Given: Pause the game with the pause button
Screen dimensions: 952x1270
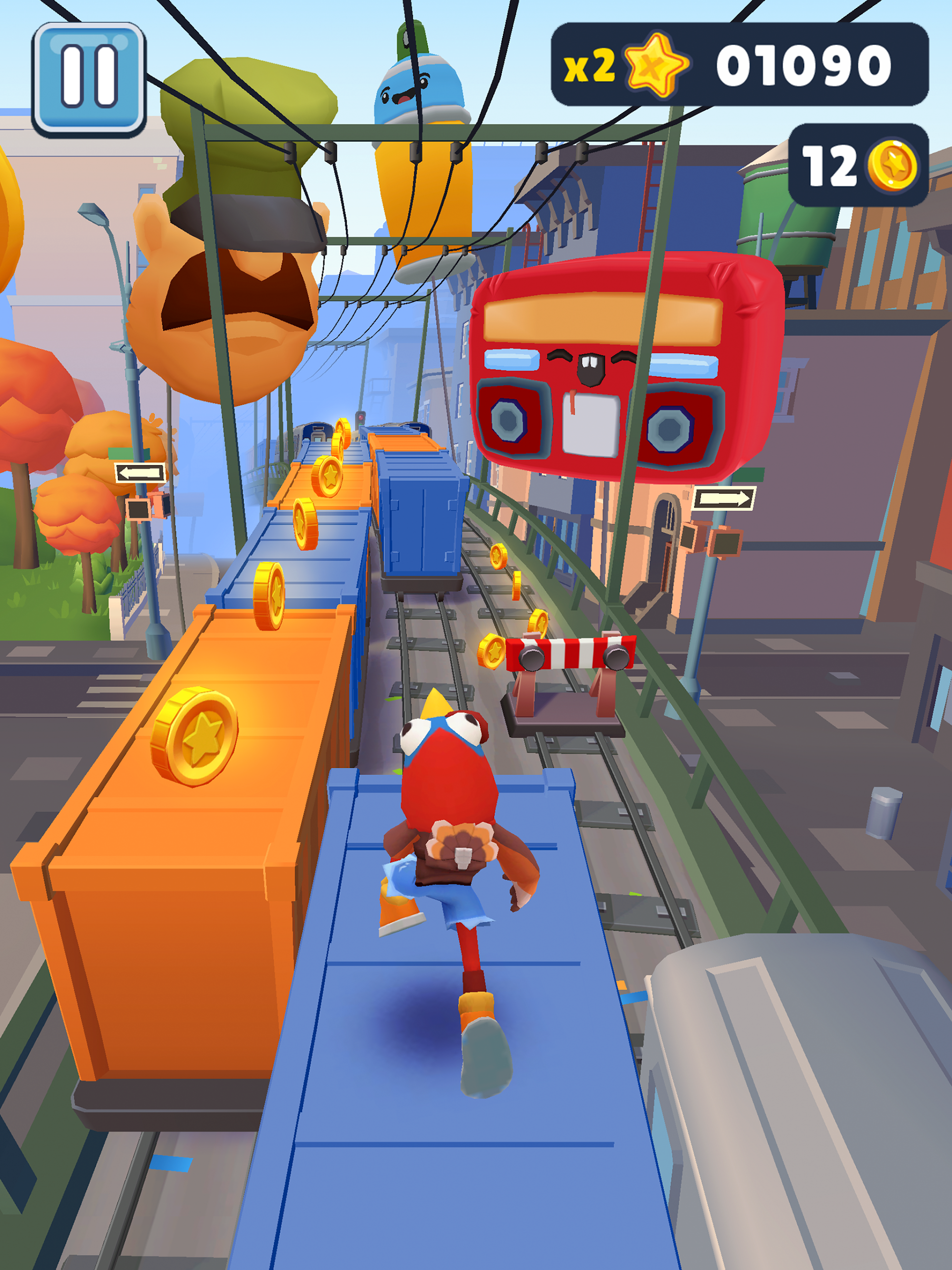Looking at the screenshot, I should tap(89, 79).
